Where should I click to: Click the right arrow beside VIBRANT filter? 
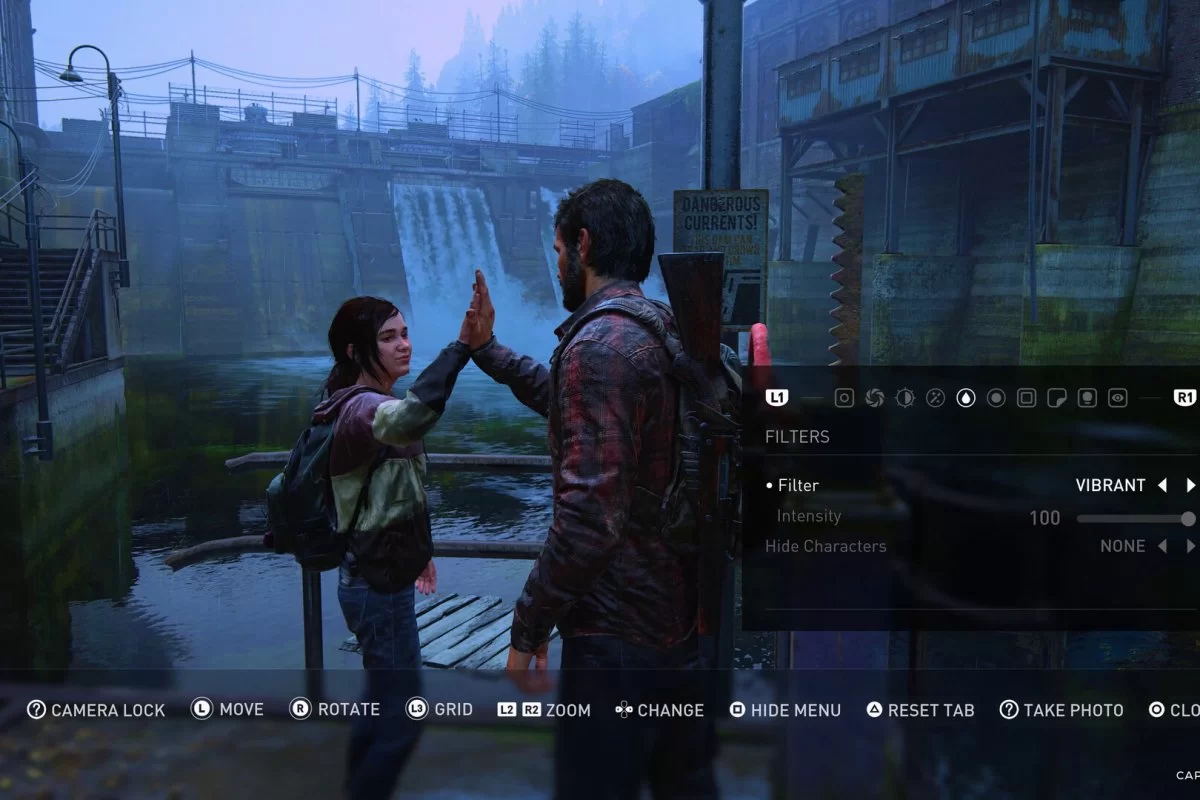[1190, 485]
